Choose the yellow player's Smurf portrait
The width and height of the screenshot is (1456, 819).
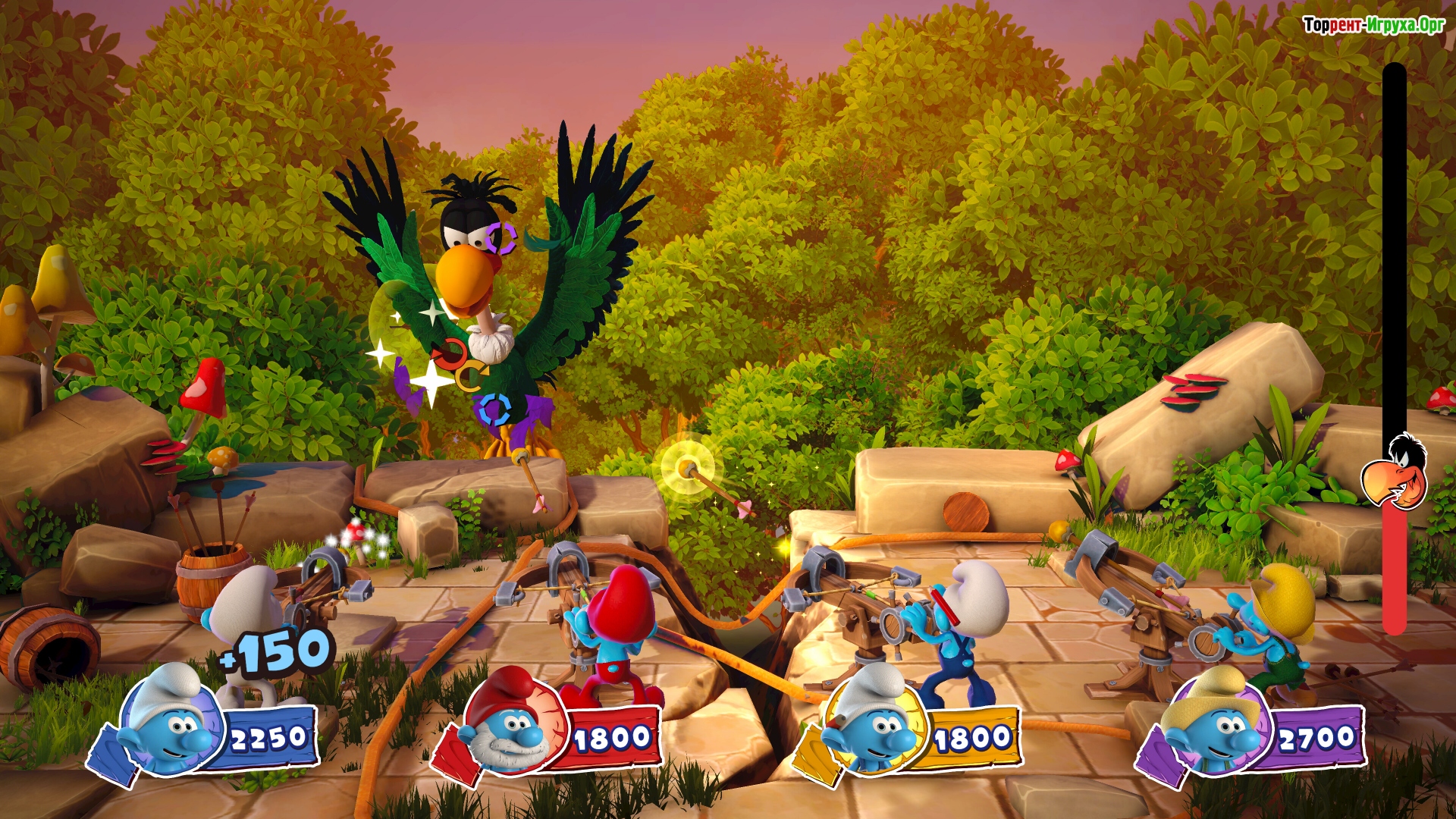pyautogui.click(x=874, y=722)
